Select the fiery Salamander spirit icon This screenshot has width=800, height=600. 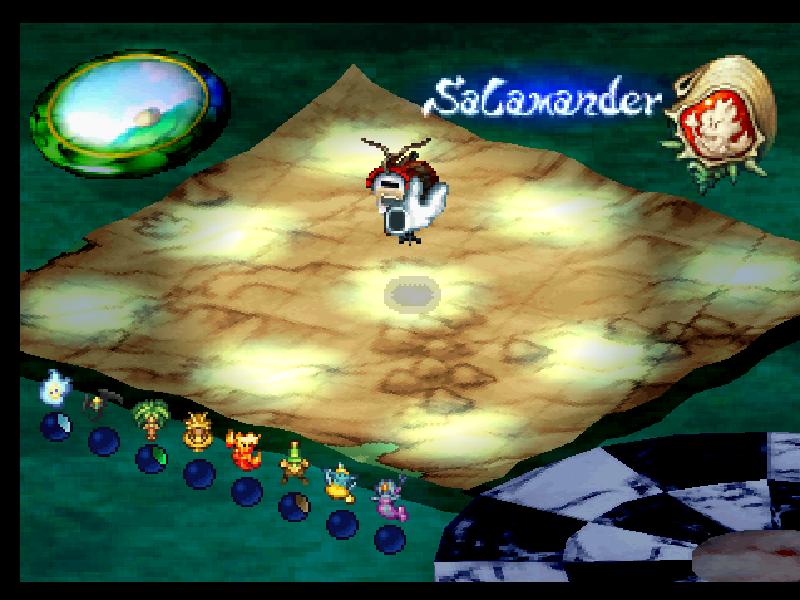click(243, 448)
